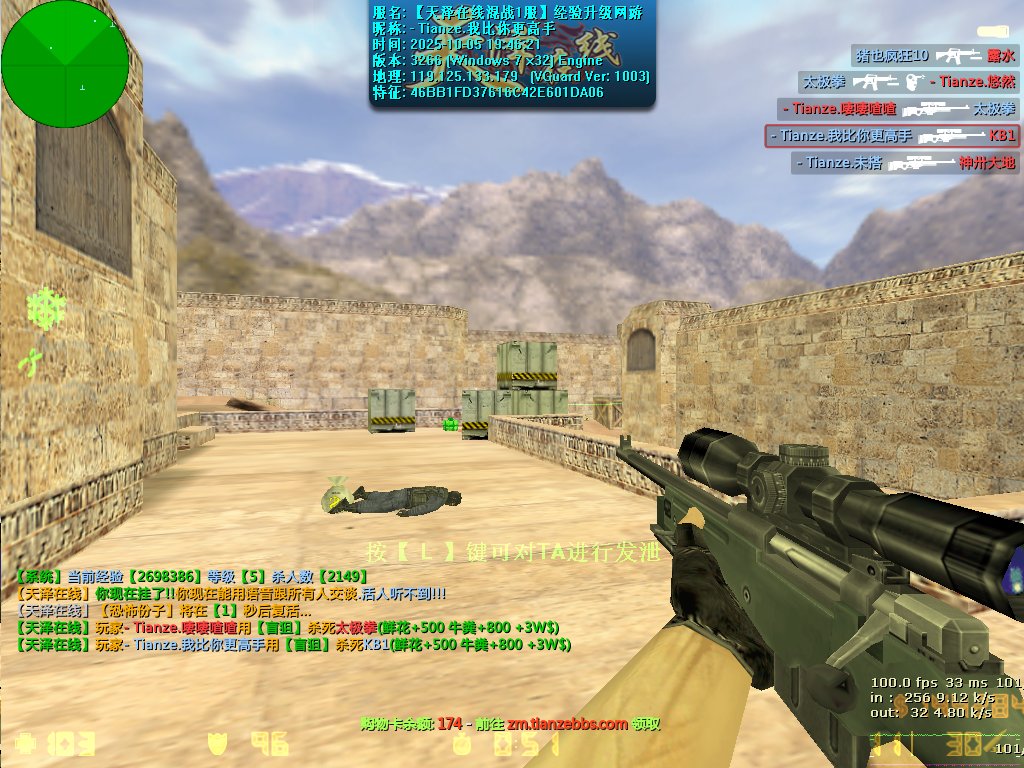Open the zm.tianzebbs.com link

pyautogui.click(x=567, y=724)
